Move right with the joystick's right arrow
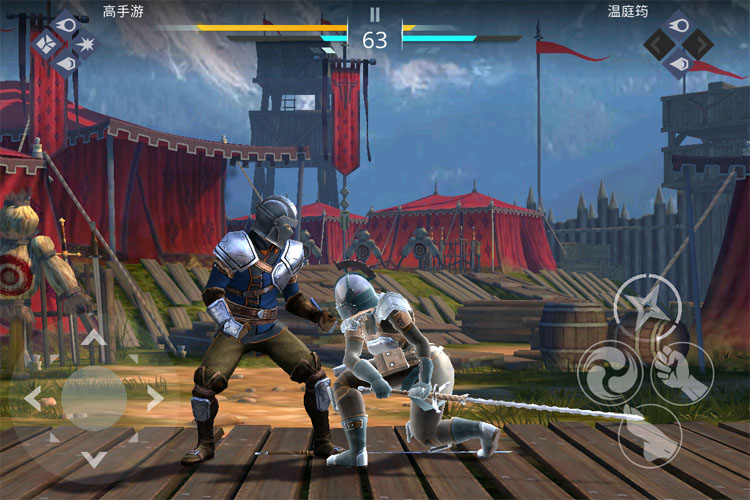The height and width of the screenshot is (500, 750). tap(155, 399)
